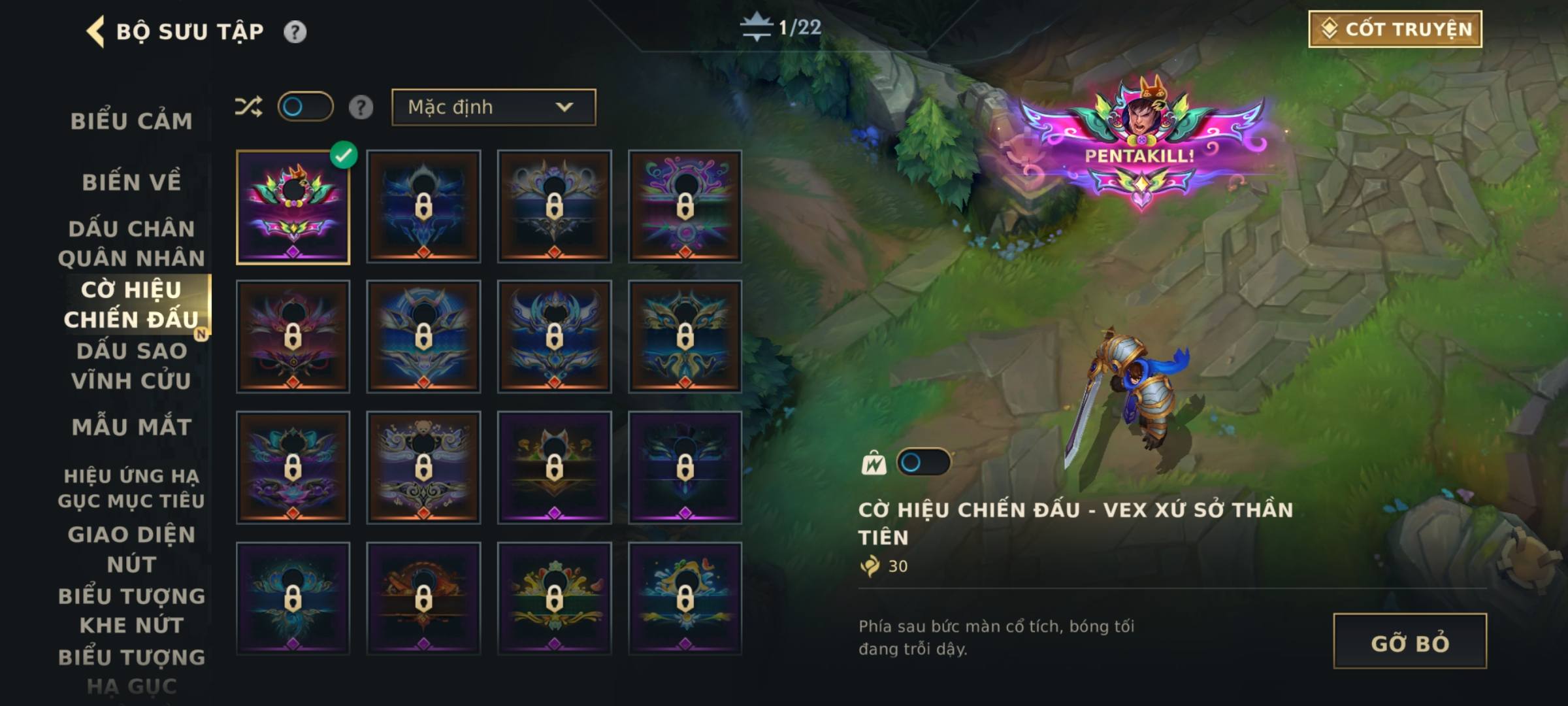
Task: Select Hiệu Ứng Hạ Gục Mục Tiêu tab
Action: point(131,488)
